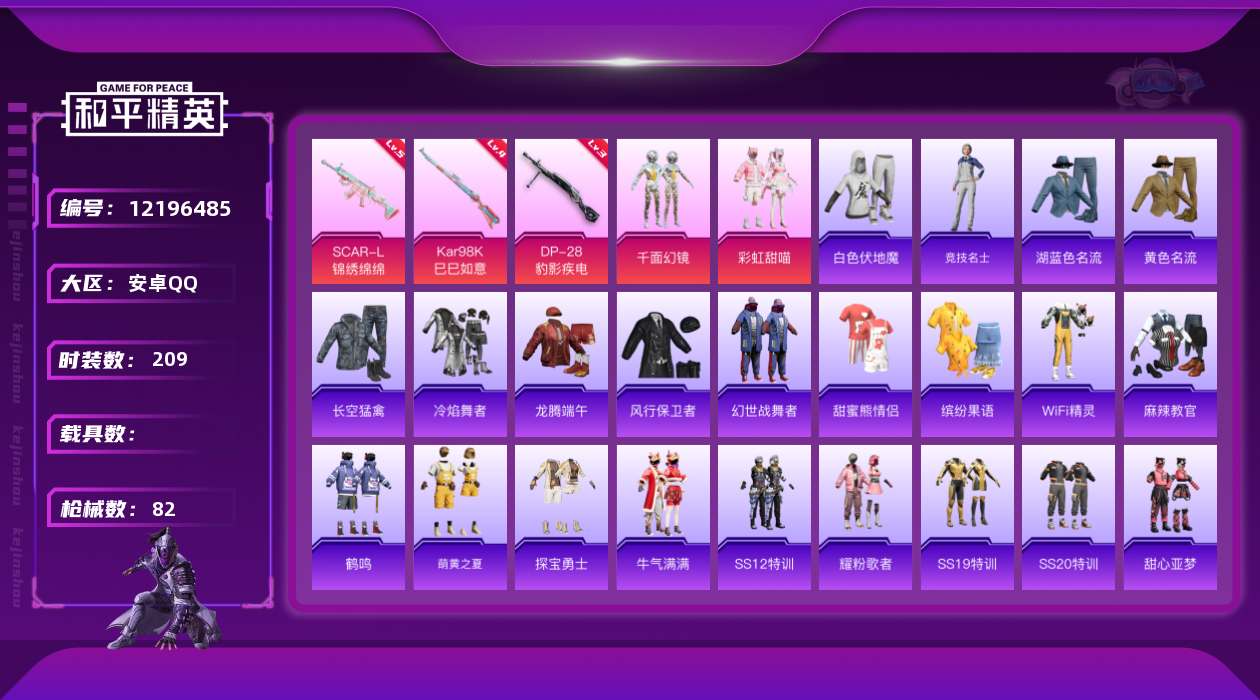Screen dimensions: 1260x700
Task: Select the 千面幻镜 outfit card
Action: coord(663,211)
